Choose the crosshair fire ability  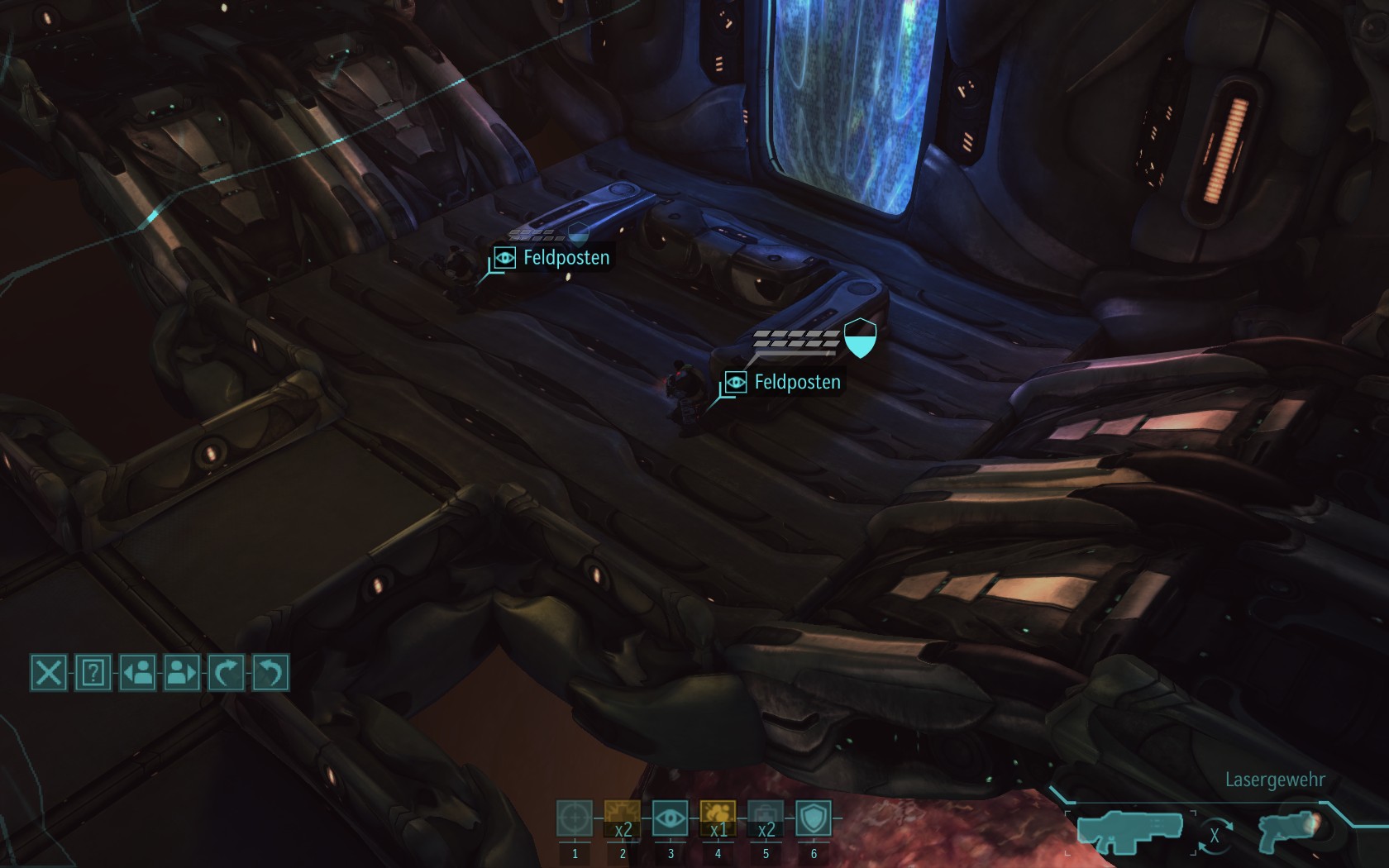tap(575, 818)
